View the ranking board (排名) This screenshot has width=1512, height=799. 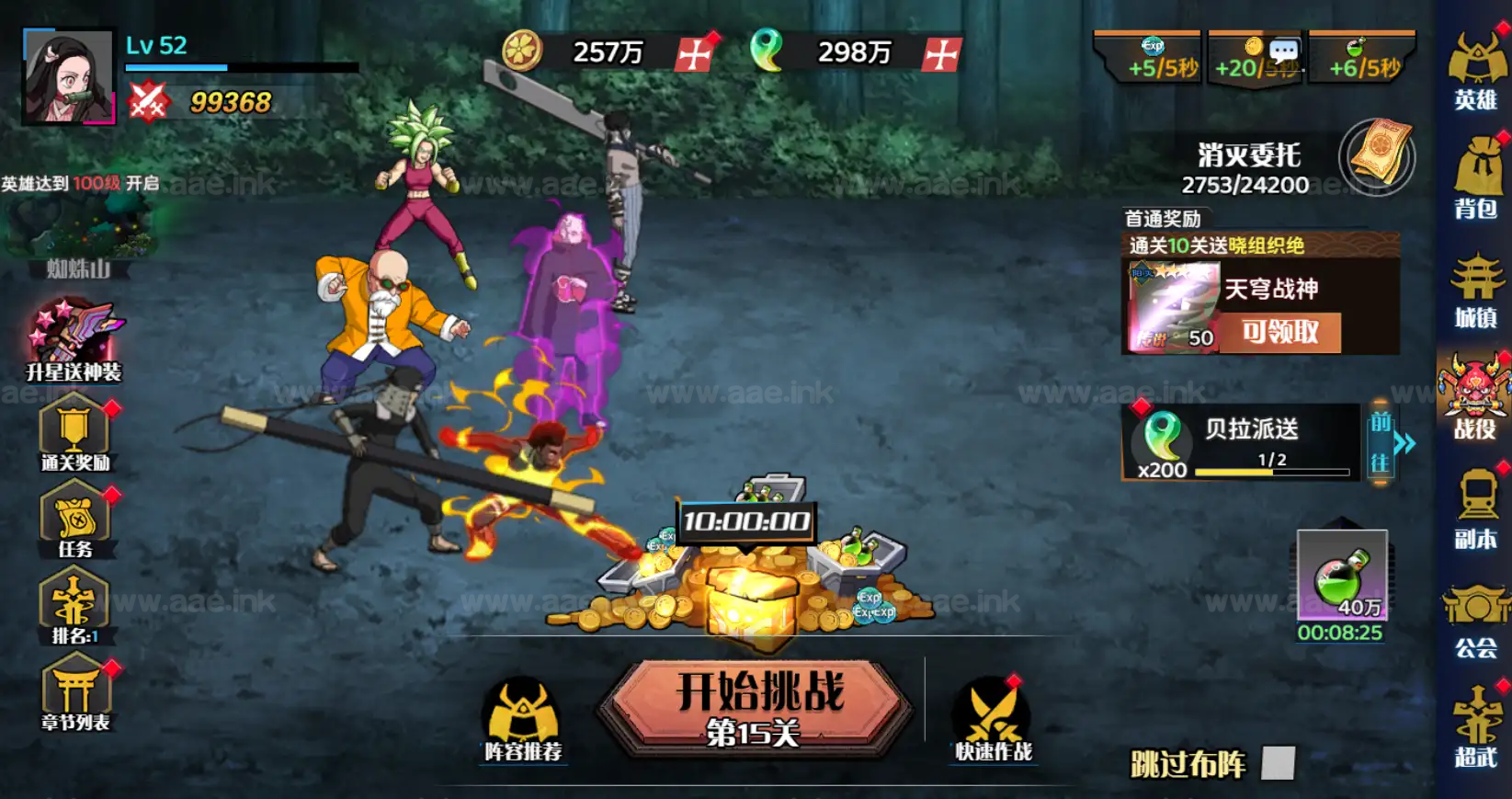click(74, 606)
